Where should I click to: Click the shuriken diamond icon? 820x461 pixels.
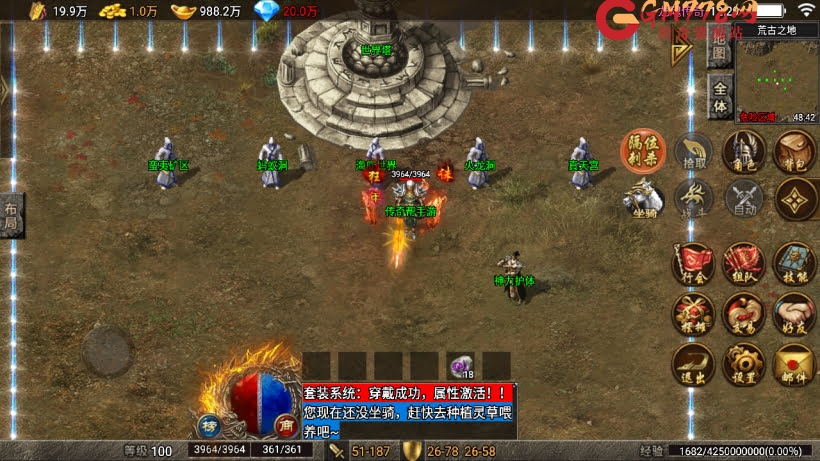pos(795,199)
